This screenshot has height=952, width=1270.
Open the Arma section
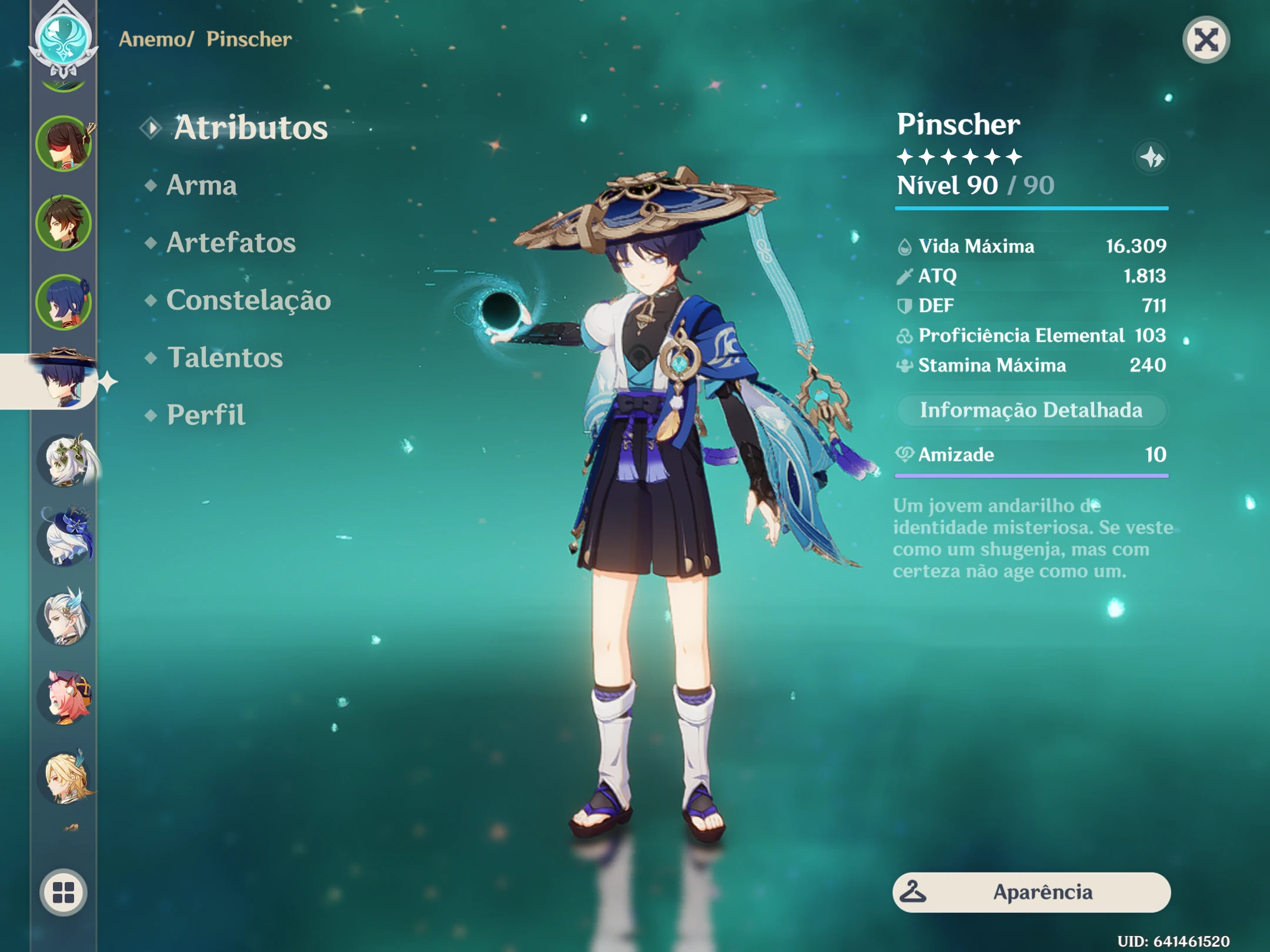(200, 186)
